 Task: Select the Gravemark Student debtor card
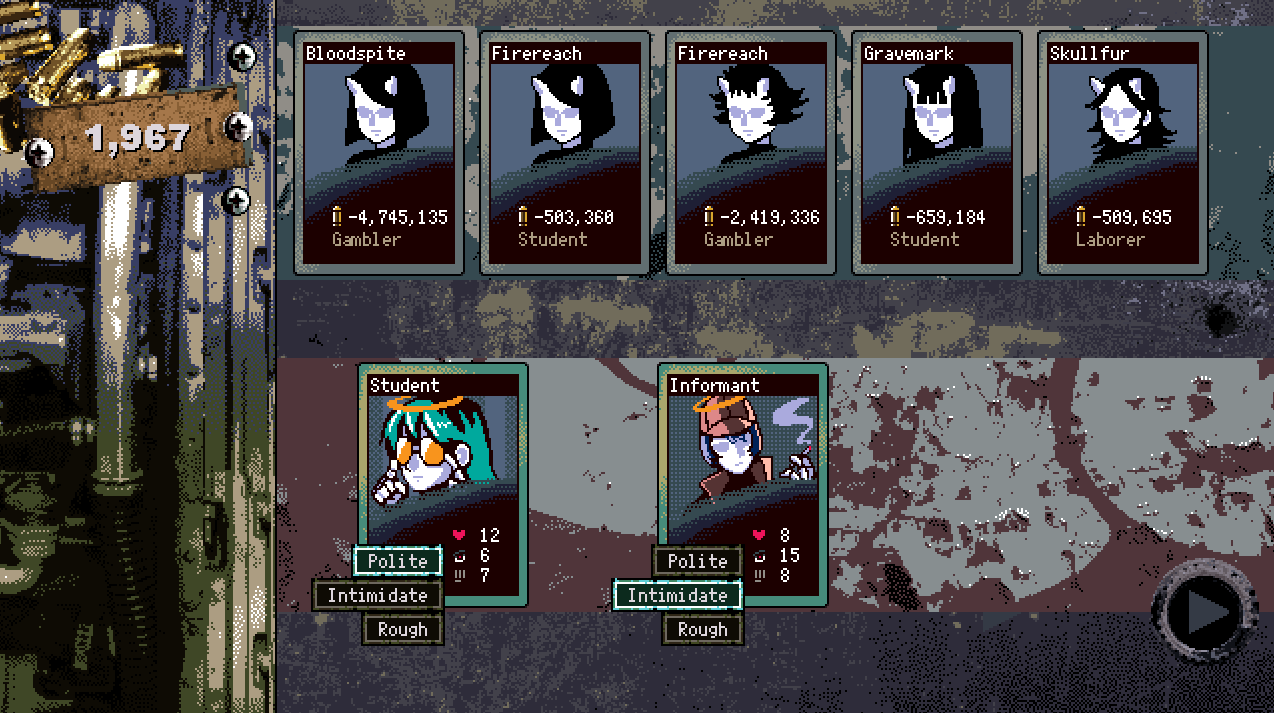(937, 152)
